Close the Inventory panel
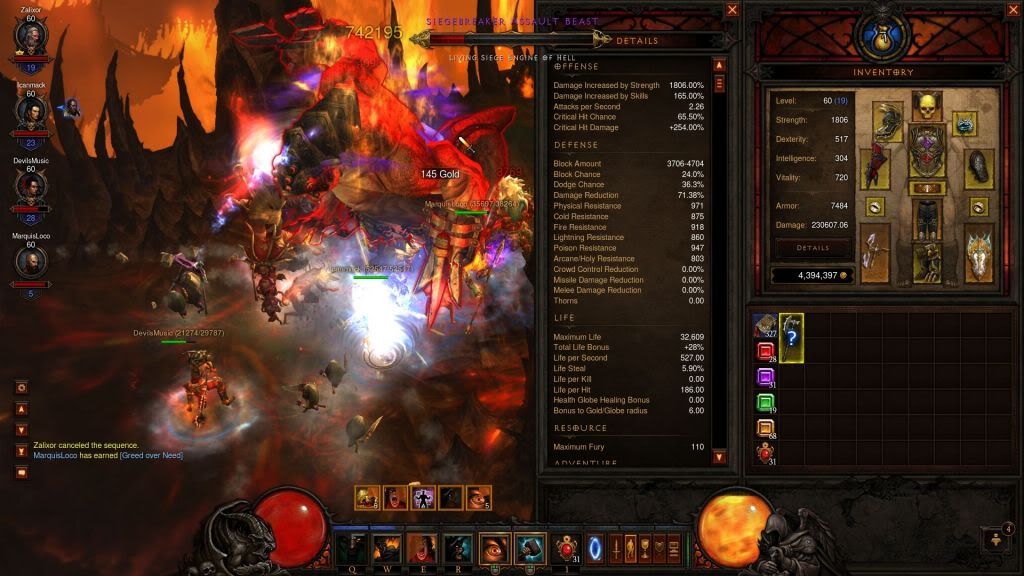This screenshot has width=1024, height=576. [1012, 10]
